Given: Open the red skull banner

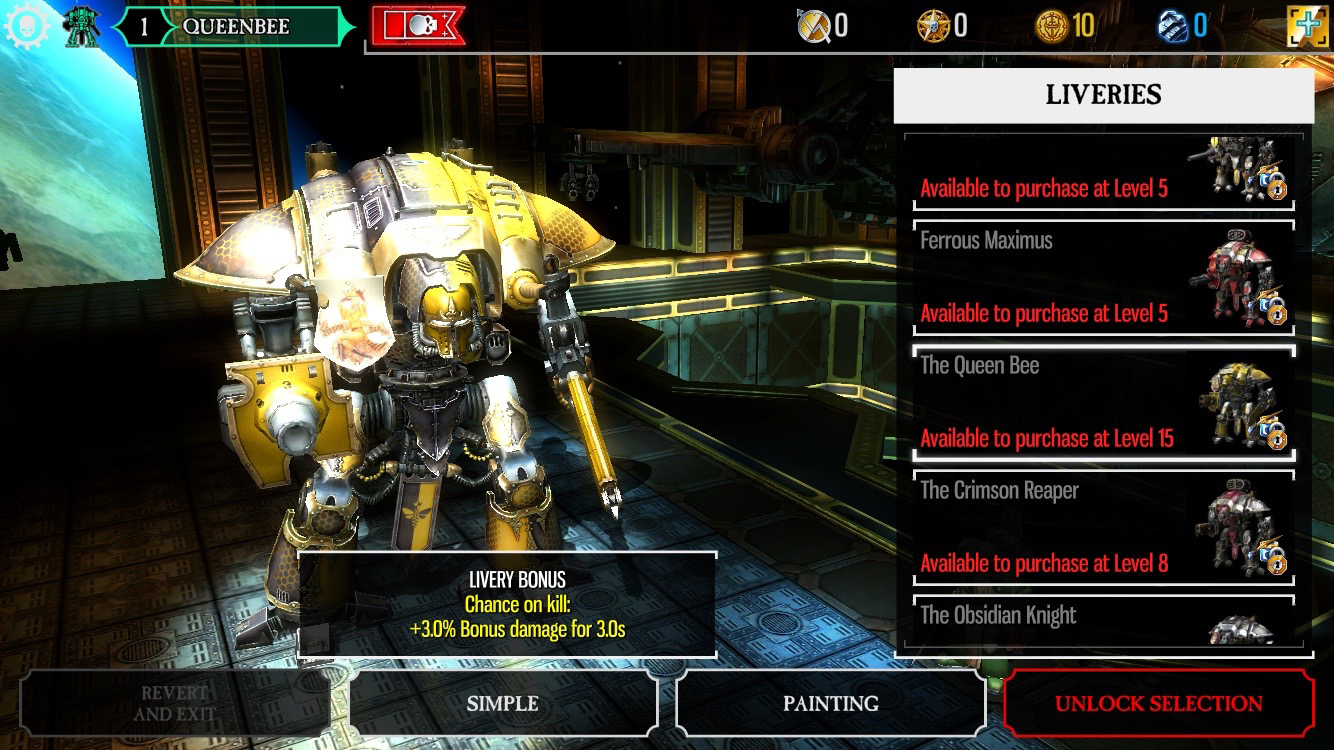Looking at the screenshot, I should 418,26.
